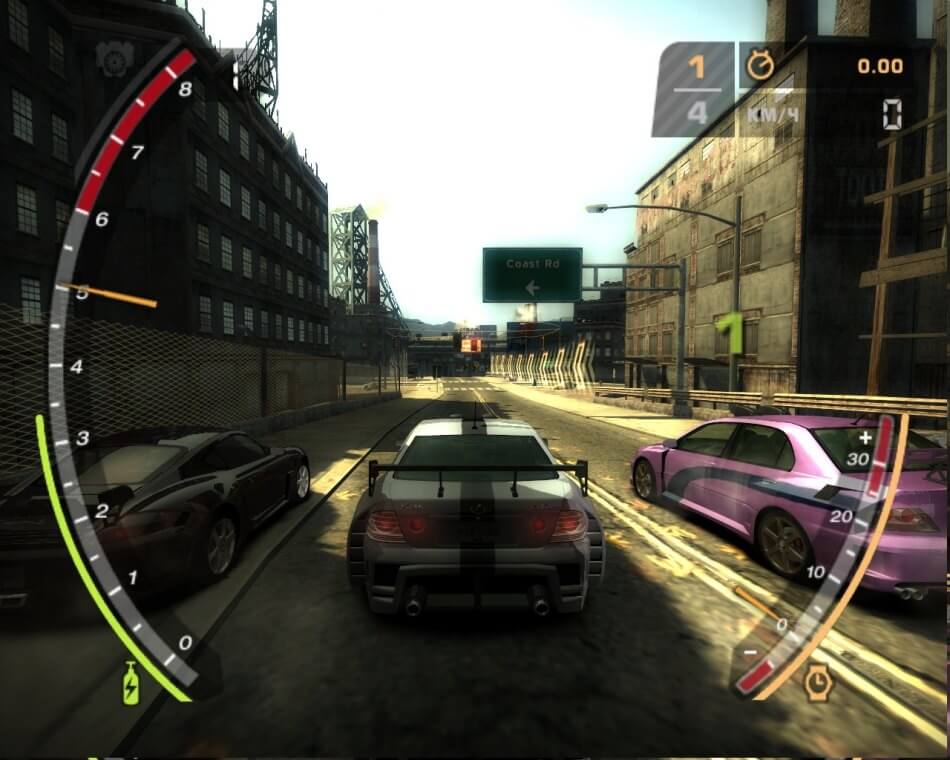
Task: Click the race timer stopwatch icon
Action: coord(761,66)
